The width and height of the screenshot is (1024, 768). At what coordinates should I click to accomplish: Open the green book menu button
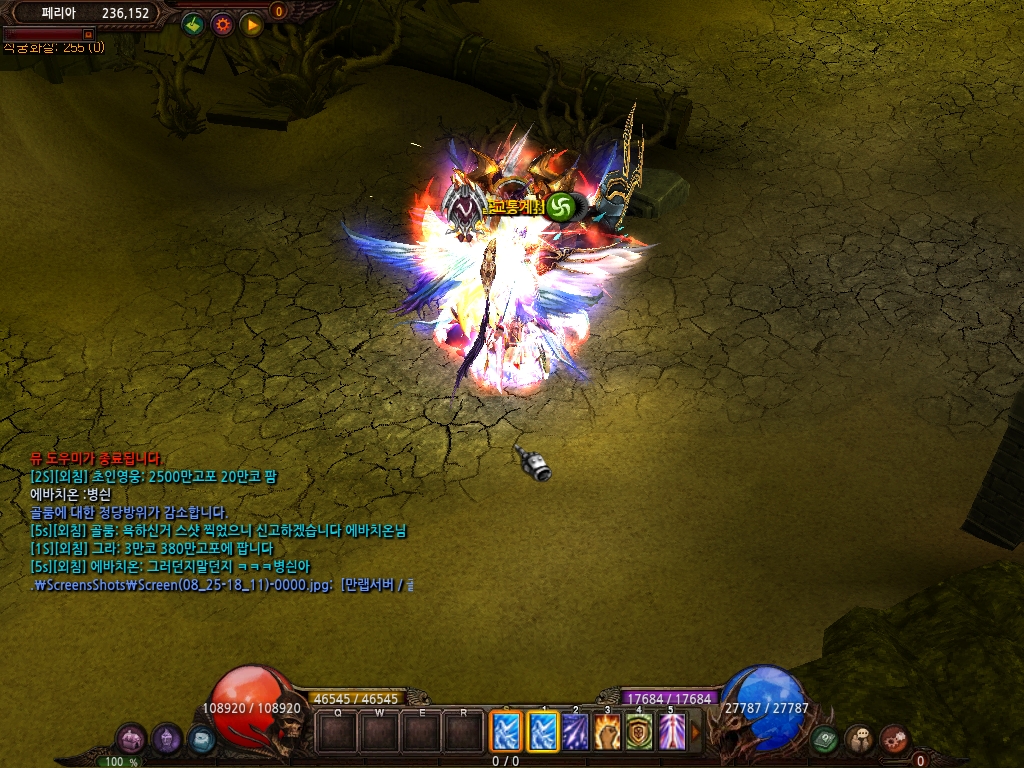(824, 739)
